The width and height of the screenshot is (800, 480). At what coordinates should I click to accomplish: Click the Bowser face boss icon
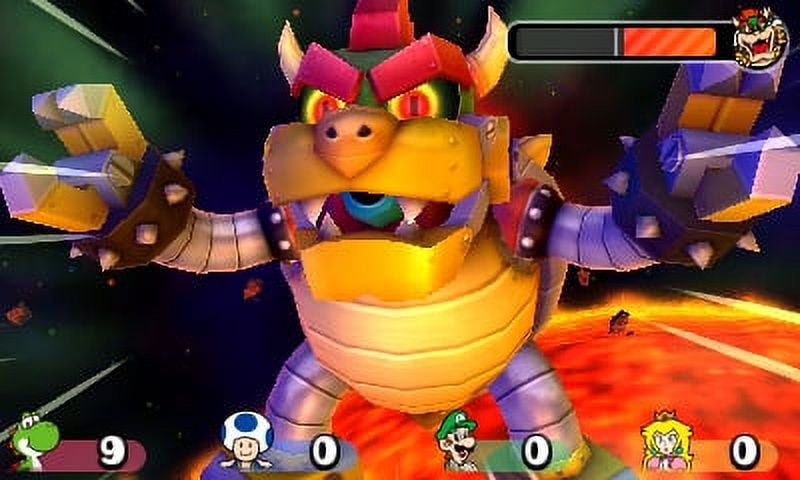[x=760, y=37]
